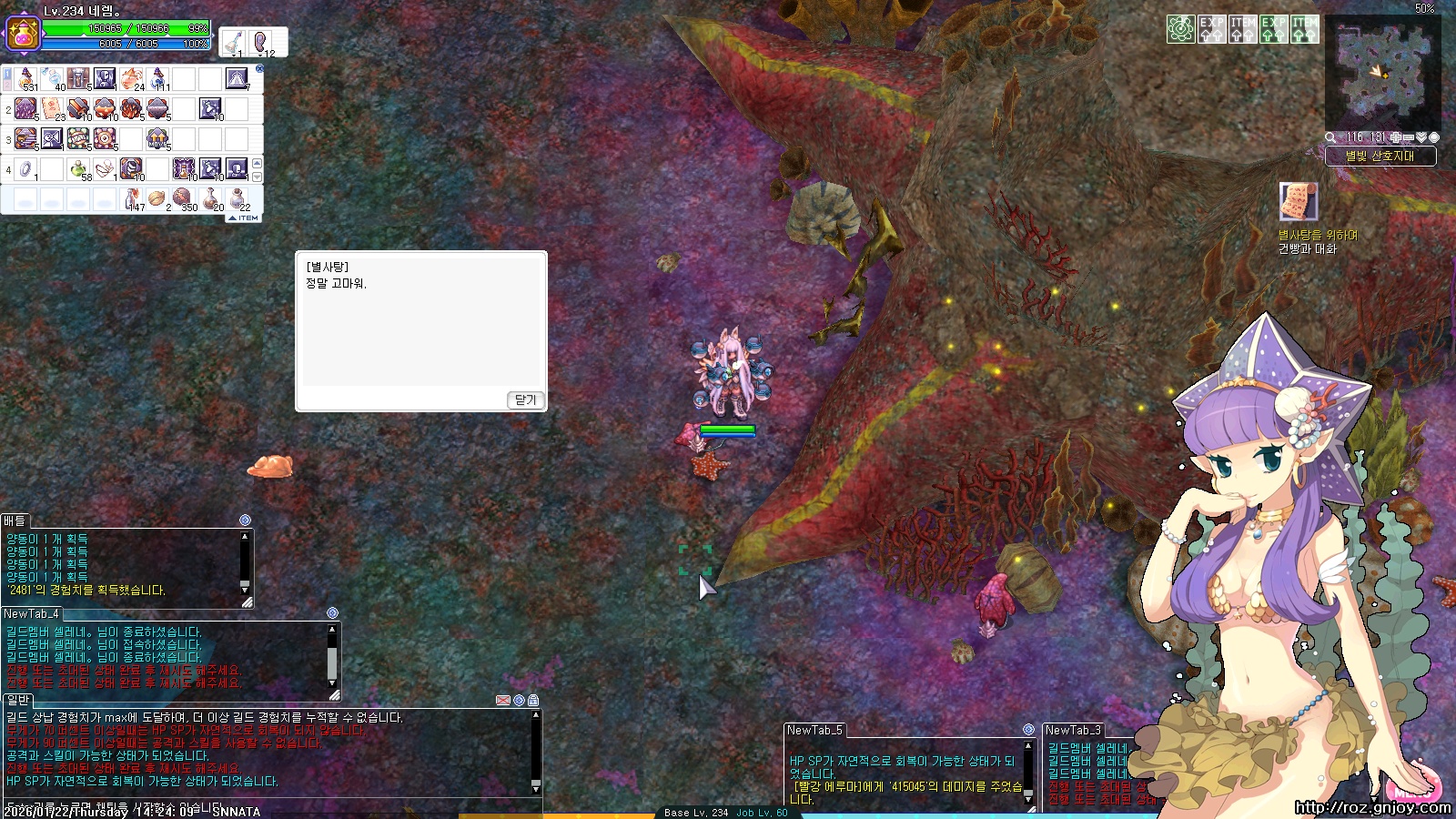The width and height of the screenshot is (1456, 819).
Task: Toggle the chat window lock icon
Action: [533, 700]
